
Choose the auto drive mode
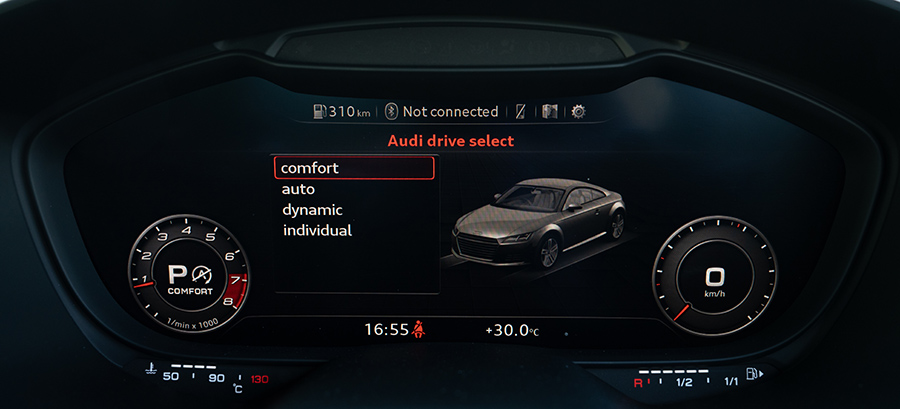(299, 189)
